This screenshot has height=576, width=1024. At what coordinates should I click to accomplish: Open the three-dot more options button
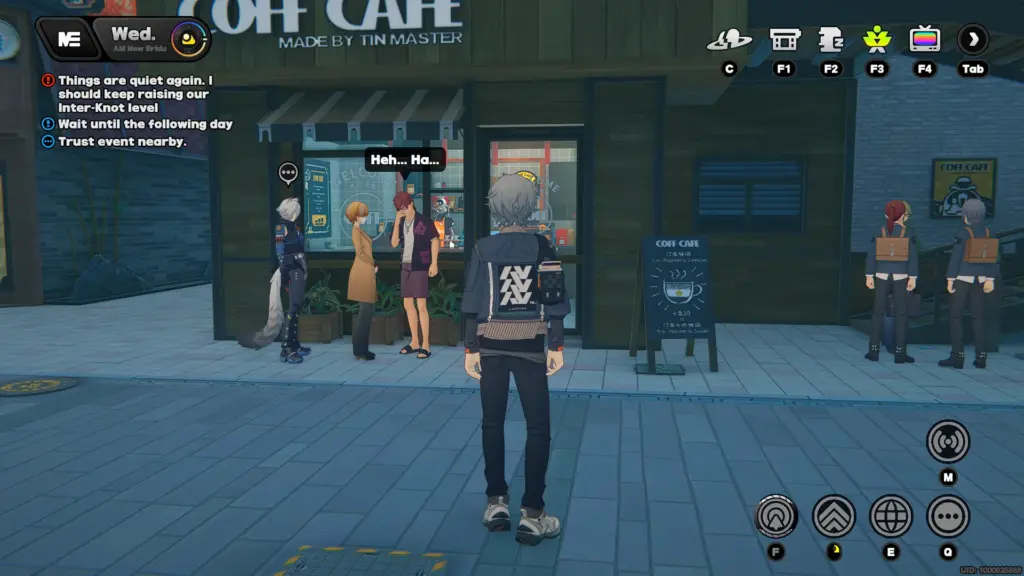click(x=947, y=516)
